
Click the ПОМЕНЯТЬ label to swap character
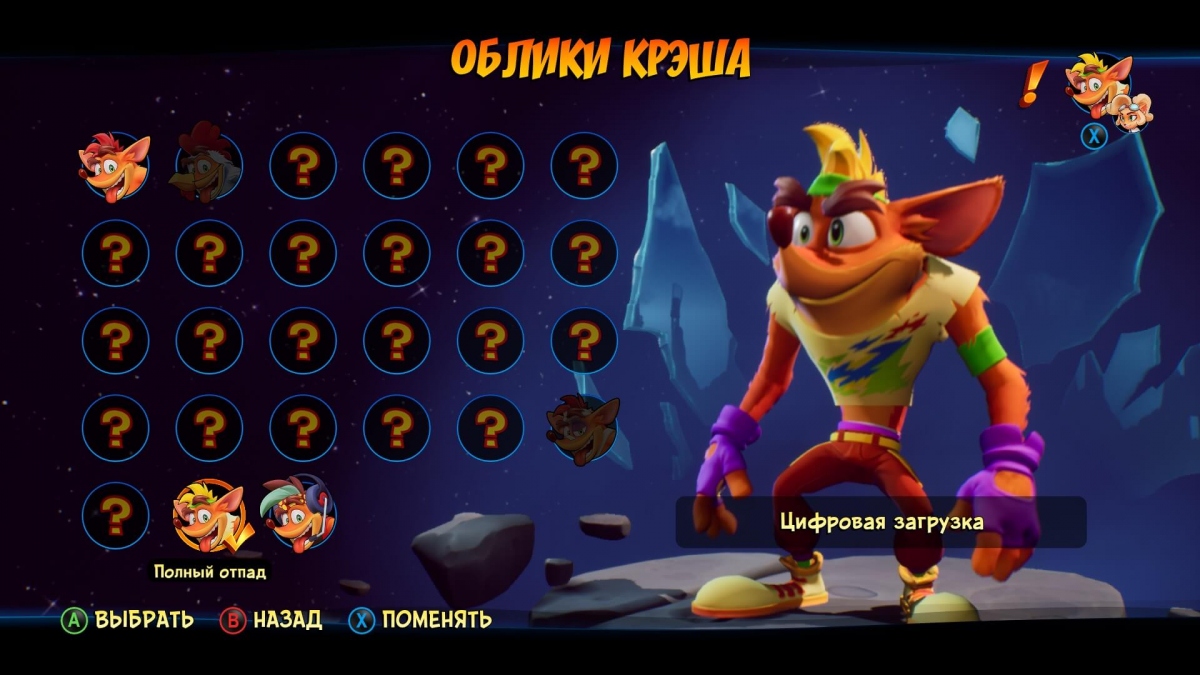(x=436, y=620)
